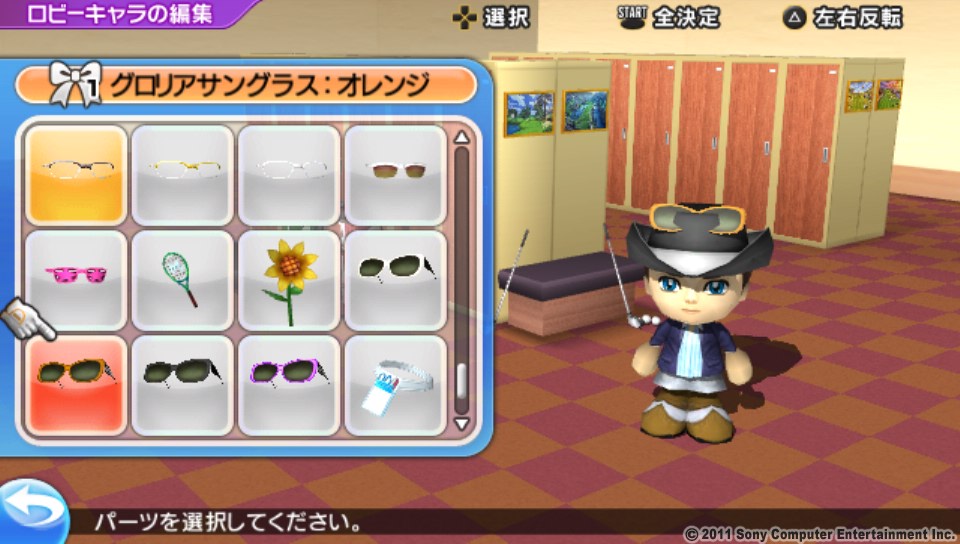Choose the tennis racket accessory
This screenshot has height=544, width=960.
182,279
